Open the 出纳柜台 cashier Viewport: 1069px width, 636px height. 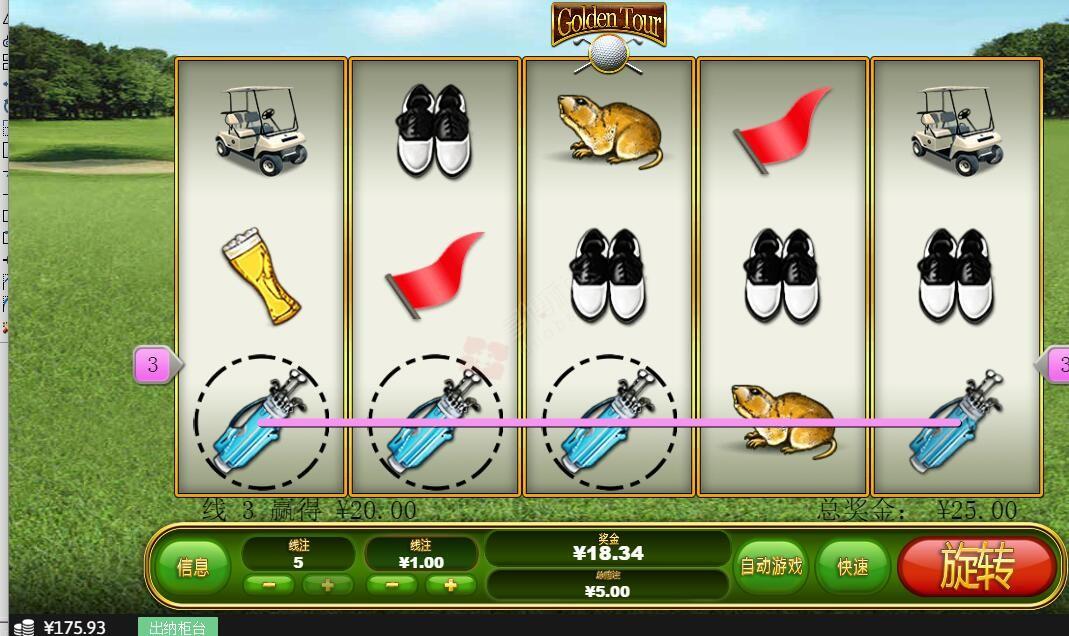pyautogui.click(x=177, y=627)
